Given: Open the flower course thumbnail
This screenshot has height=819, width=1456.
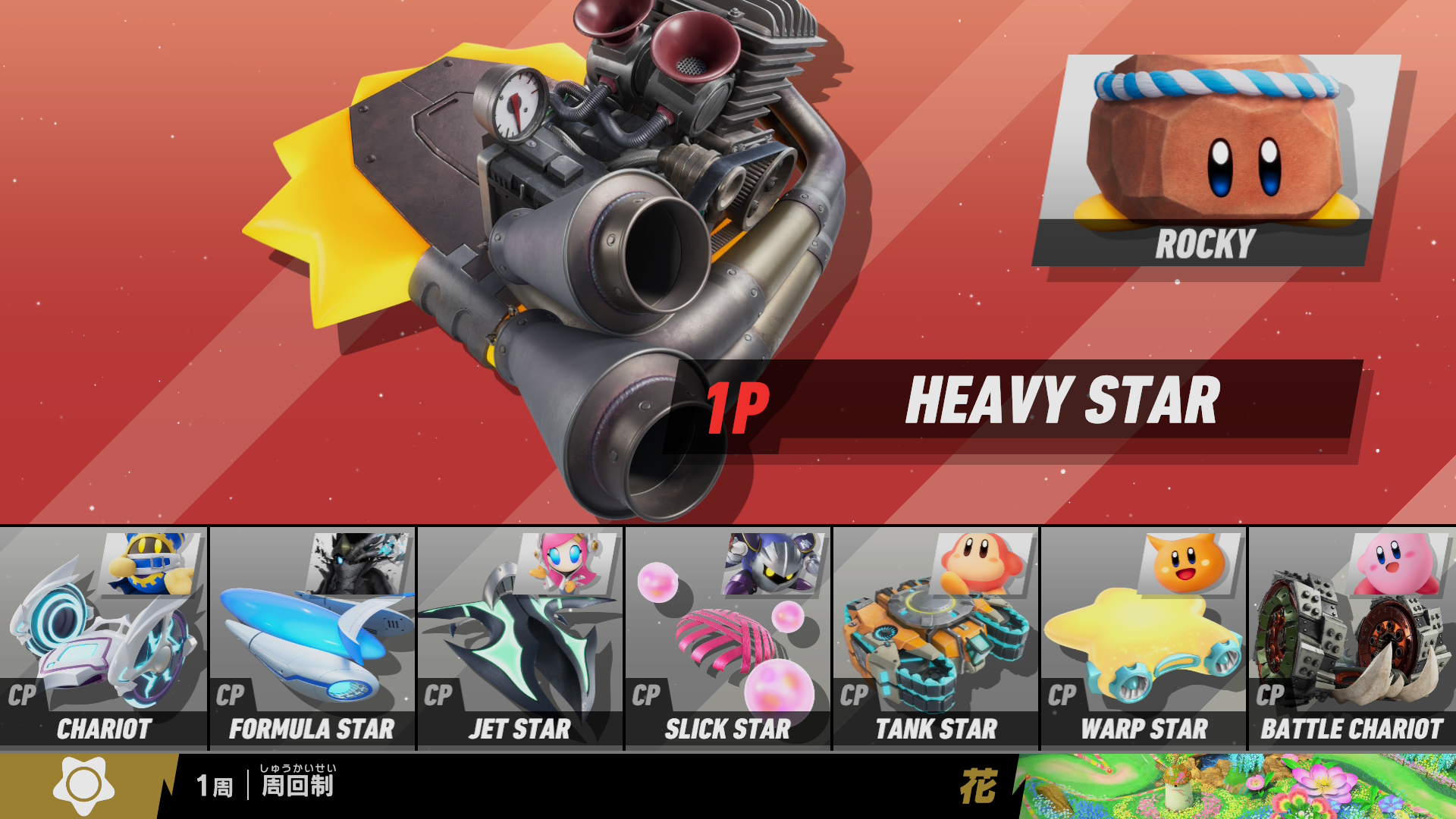Looking at the screenshot, I should [1236, 786].
